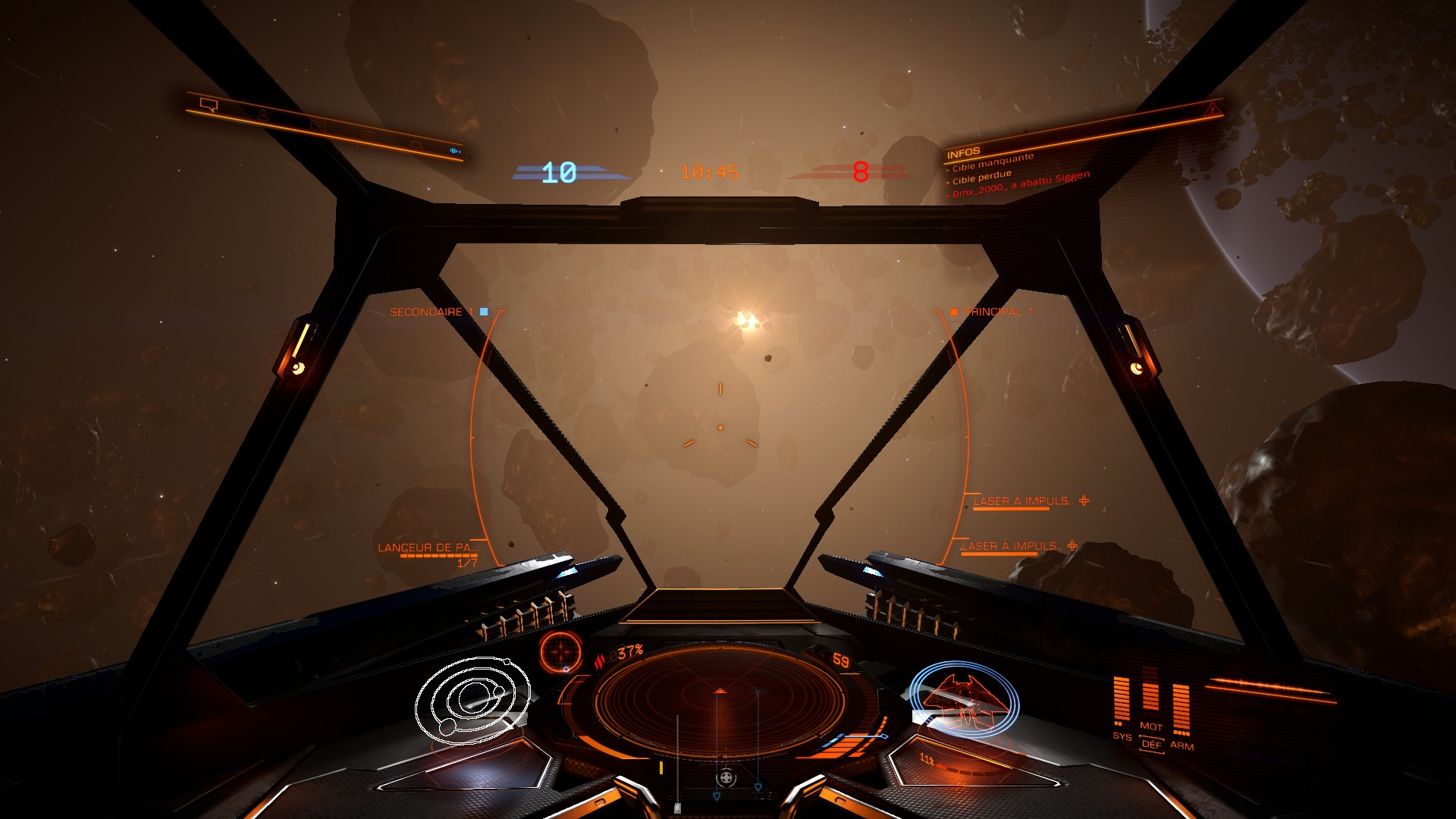
Task: Click the red warning triangle icon
Action: click(x=1212, y=111)
